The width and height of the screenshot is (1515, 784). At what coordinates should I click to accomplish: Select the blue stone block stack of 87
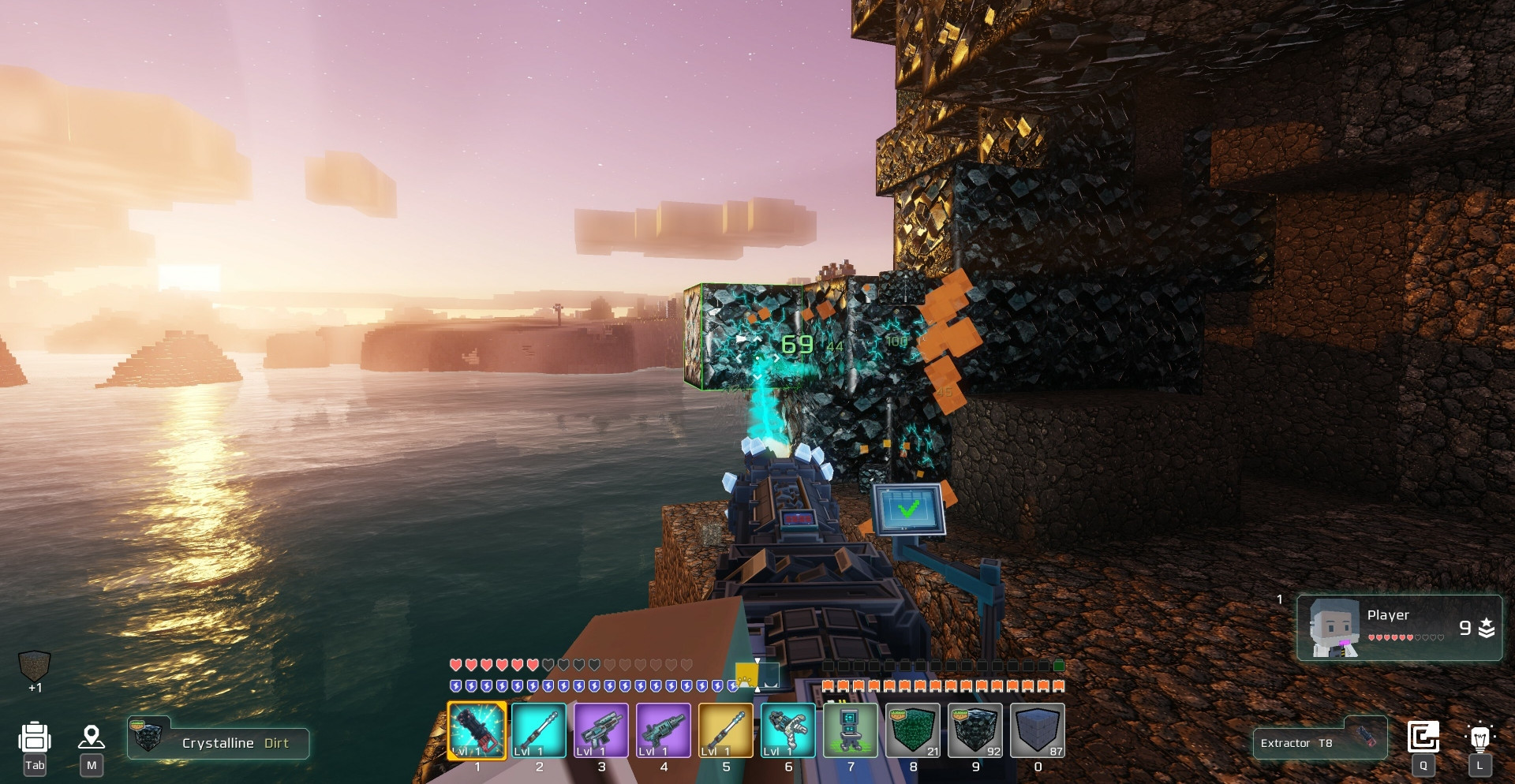coord(1038,730)
